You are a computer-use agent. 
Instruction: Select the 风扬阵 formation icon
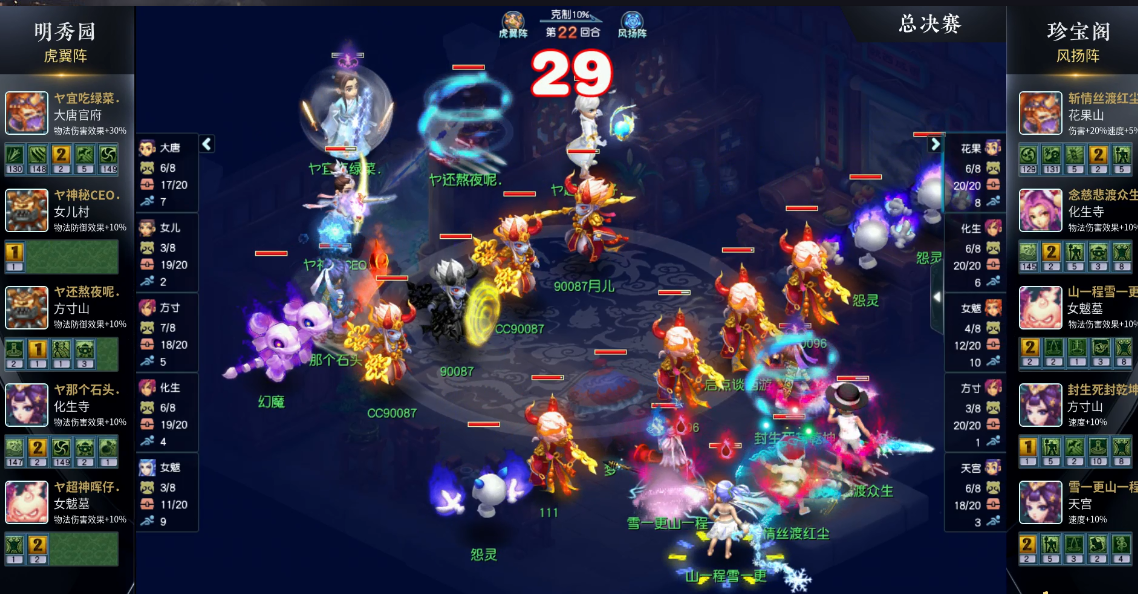pyautogui.click(x=632, y=22)
